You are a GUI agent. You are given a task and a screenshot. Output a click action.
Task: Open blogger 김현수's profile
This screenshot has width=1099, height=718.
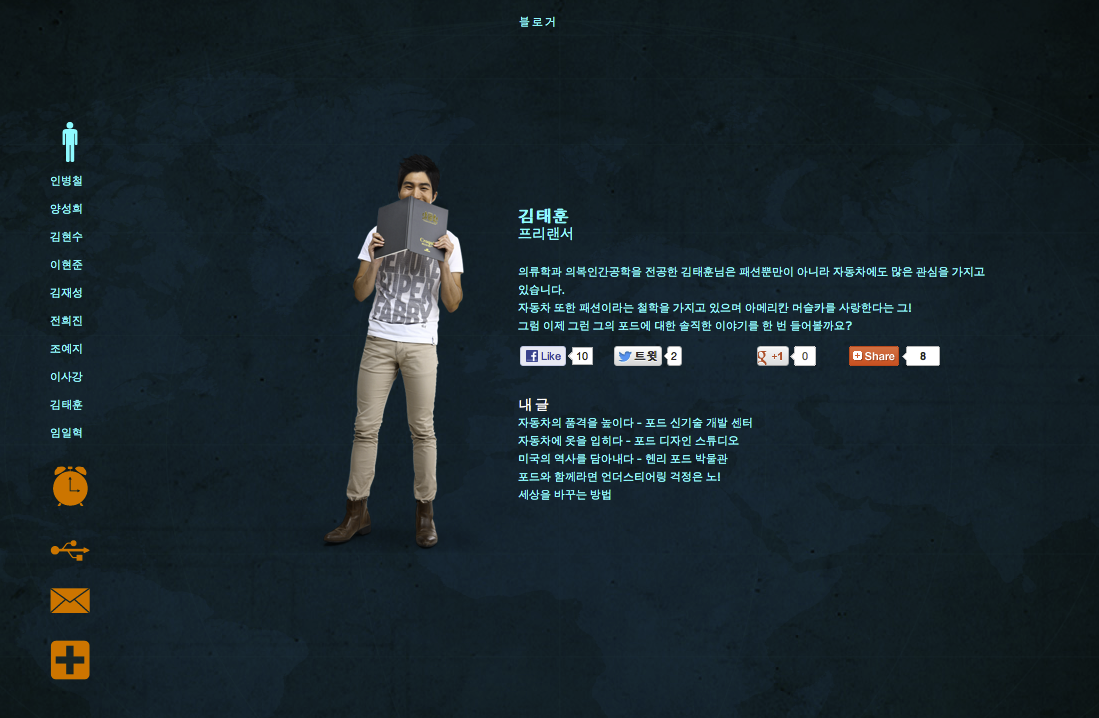tap(66, 237)
